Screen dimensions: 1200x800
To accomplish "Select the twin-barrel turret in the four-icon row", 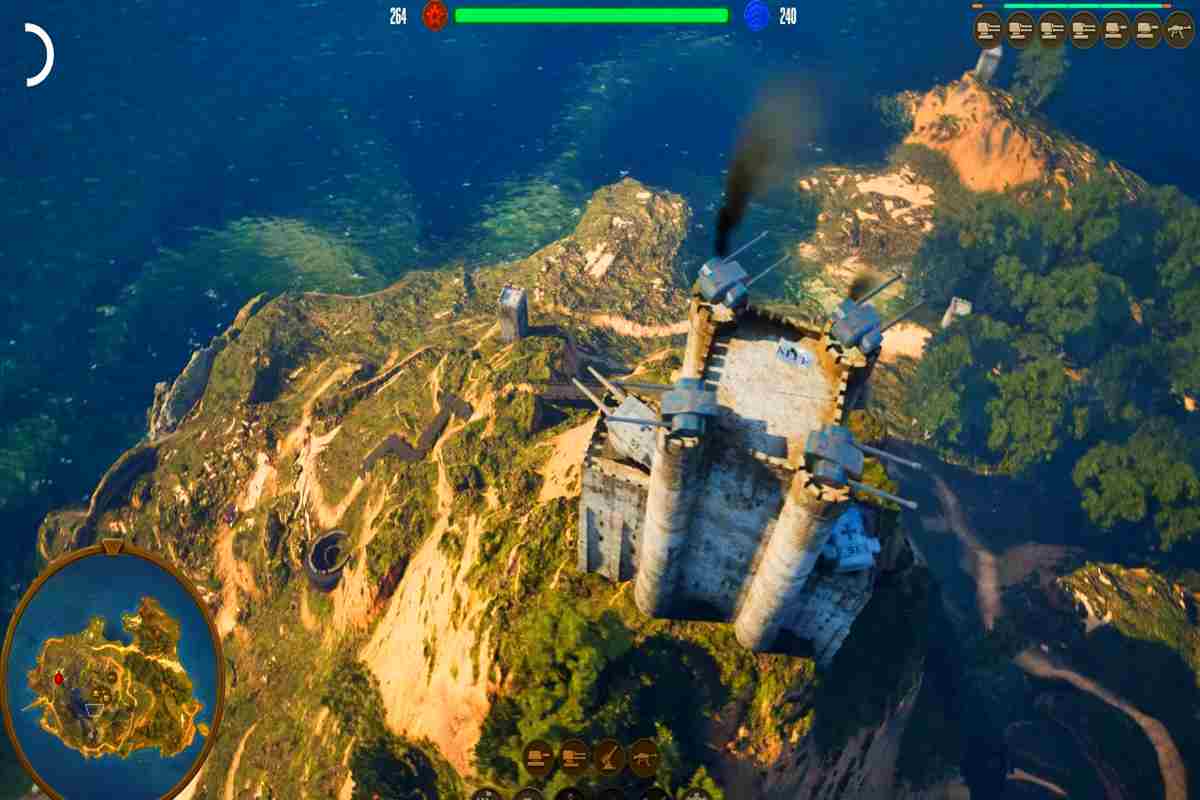I will tap(573, 756).
